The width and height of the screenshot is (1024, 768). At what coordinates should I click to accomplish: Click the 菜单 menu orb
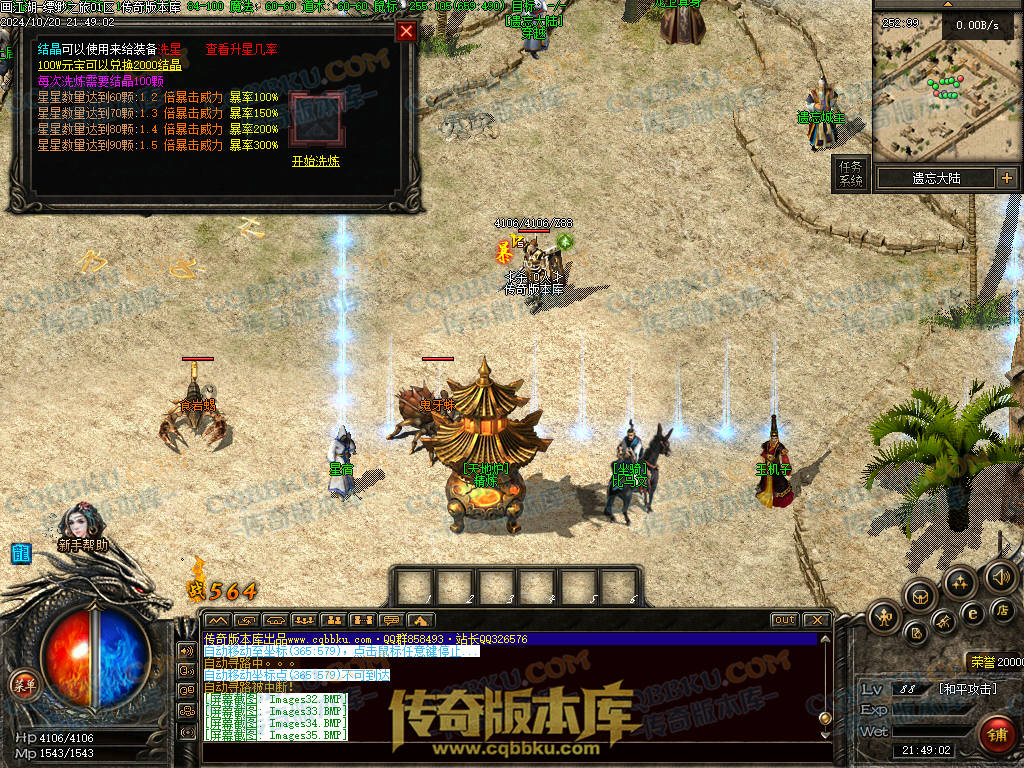tap(24, 685)
